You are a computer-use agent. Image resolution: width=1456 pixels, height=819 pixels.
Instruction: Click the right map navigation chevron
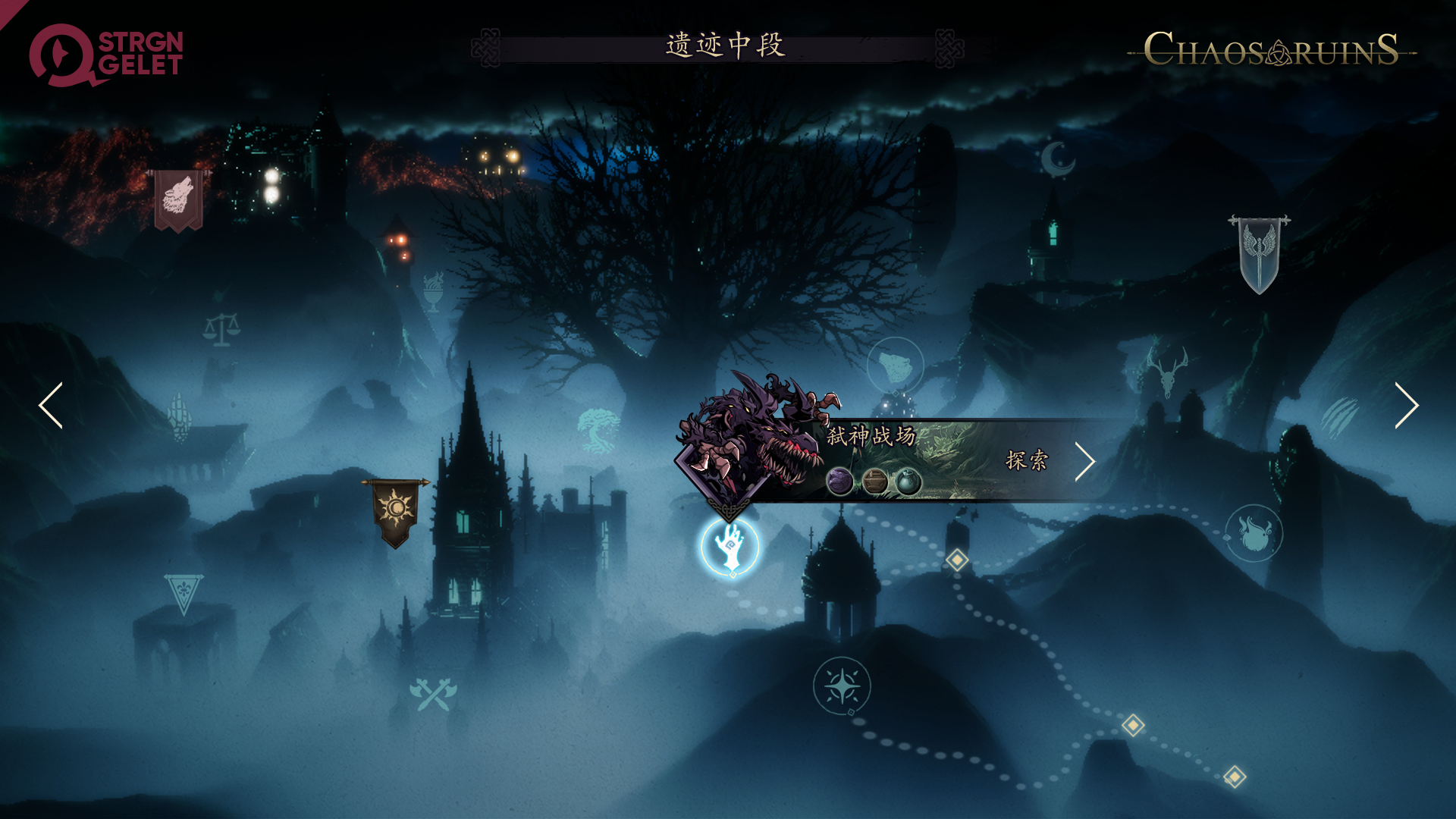[1407, 406]
